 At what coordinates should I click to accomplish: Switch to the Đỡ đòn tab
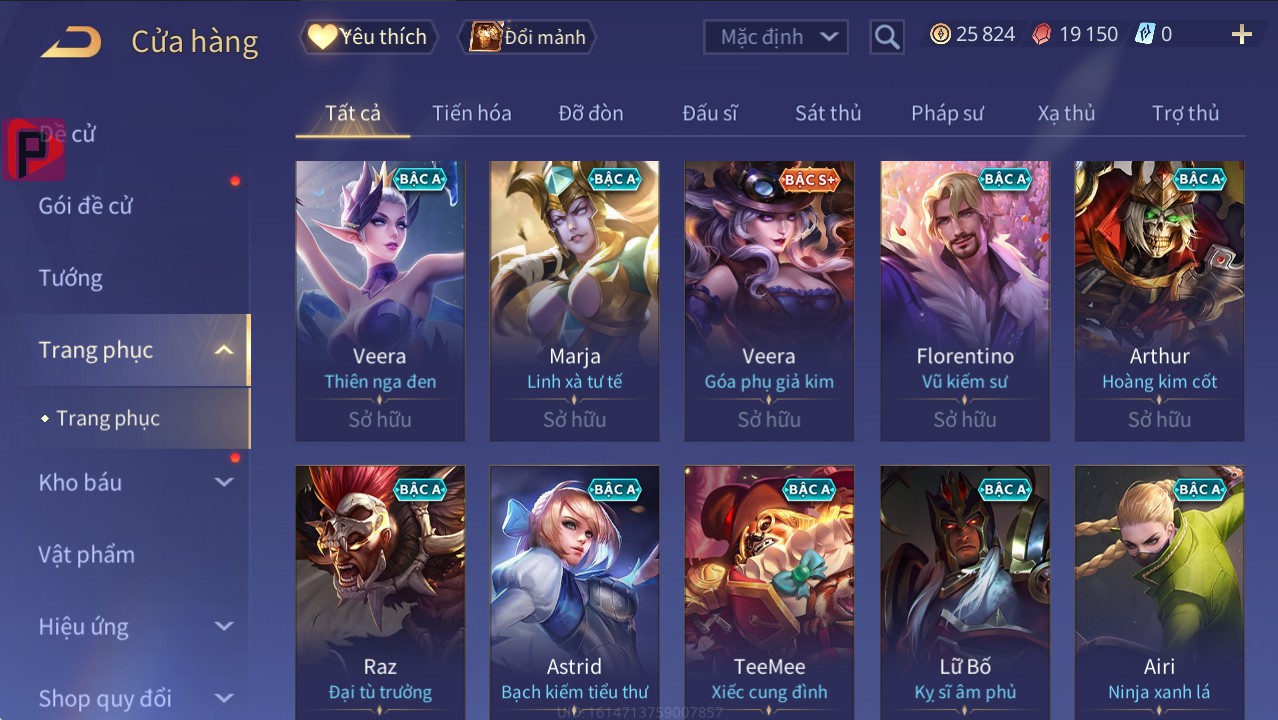click(590, 113)
